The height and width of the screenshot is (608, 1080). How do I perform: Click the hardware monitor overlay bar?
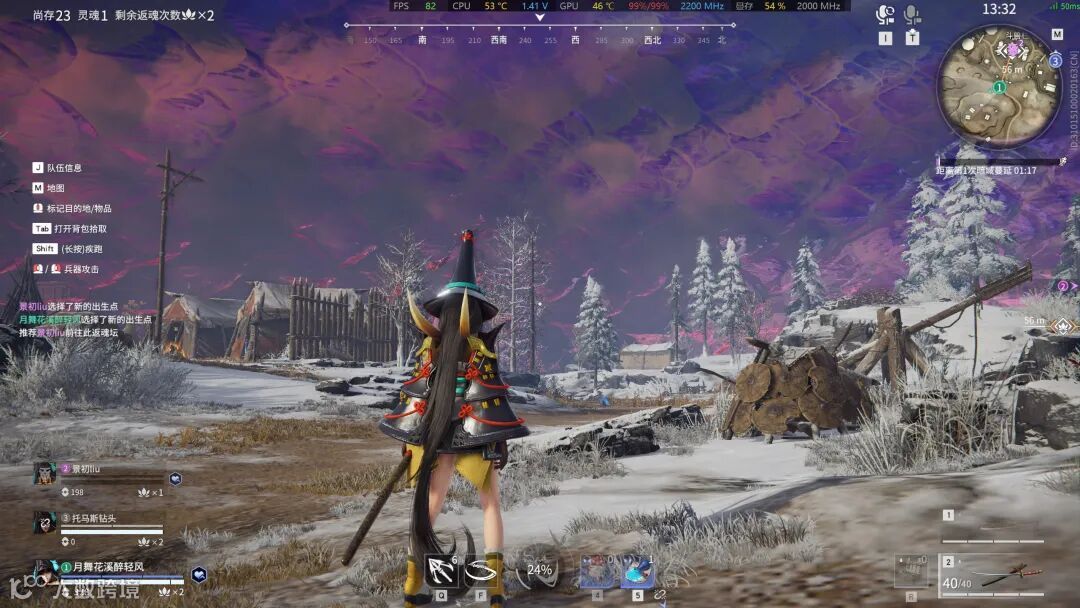click(x=620, y=6)
